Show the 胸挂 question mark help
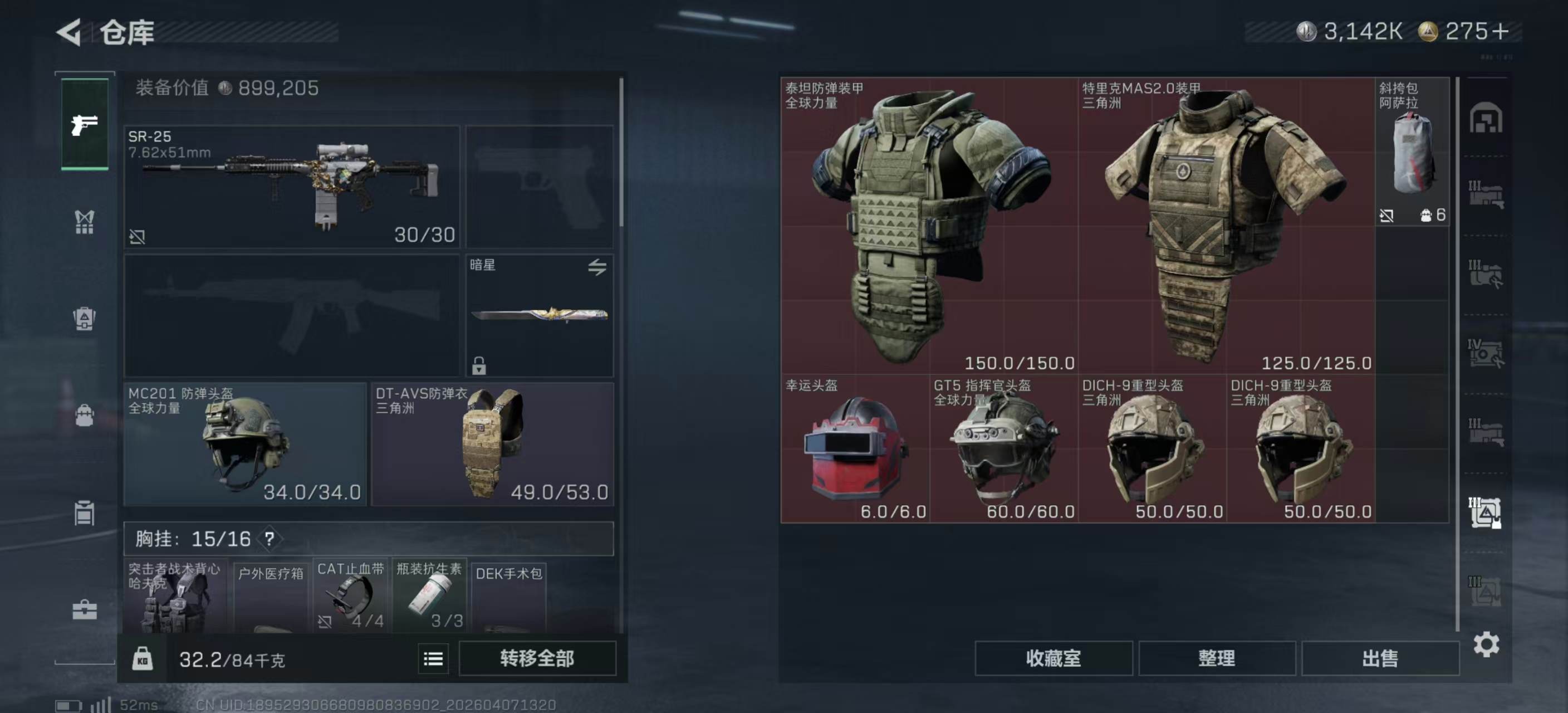The image size is (1568, 713). pyautogui.click(x=269, y=539)
